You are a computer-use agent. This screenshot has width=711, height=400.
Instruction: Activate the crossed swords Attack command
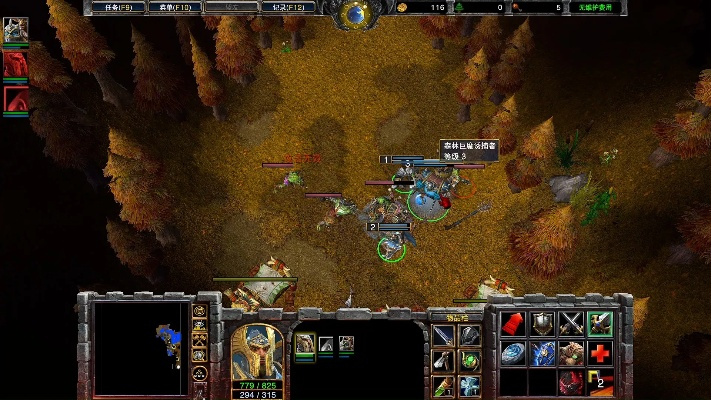coord(572,323)
